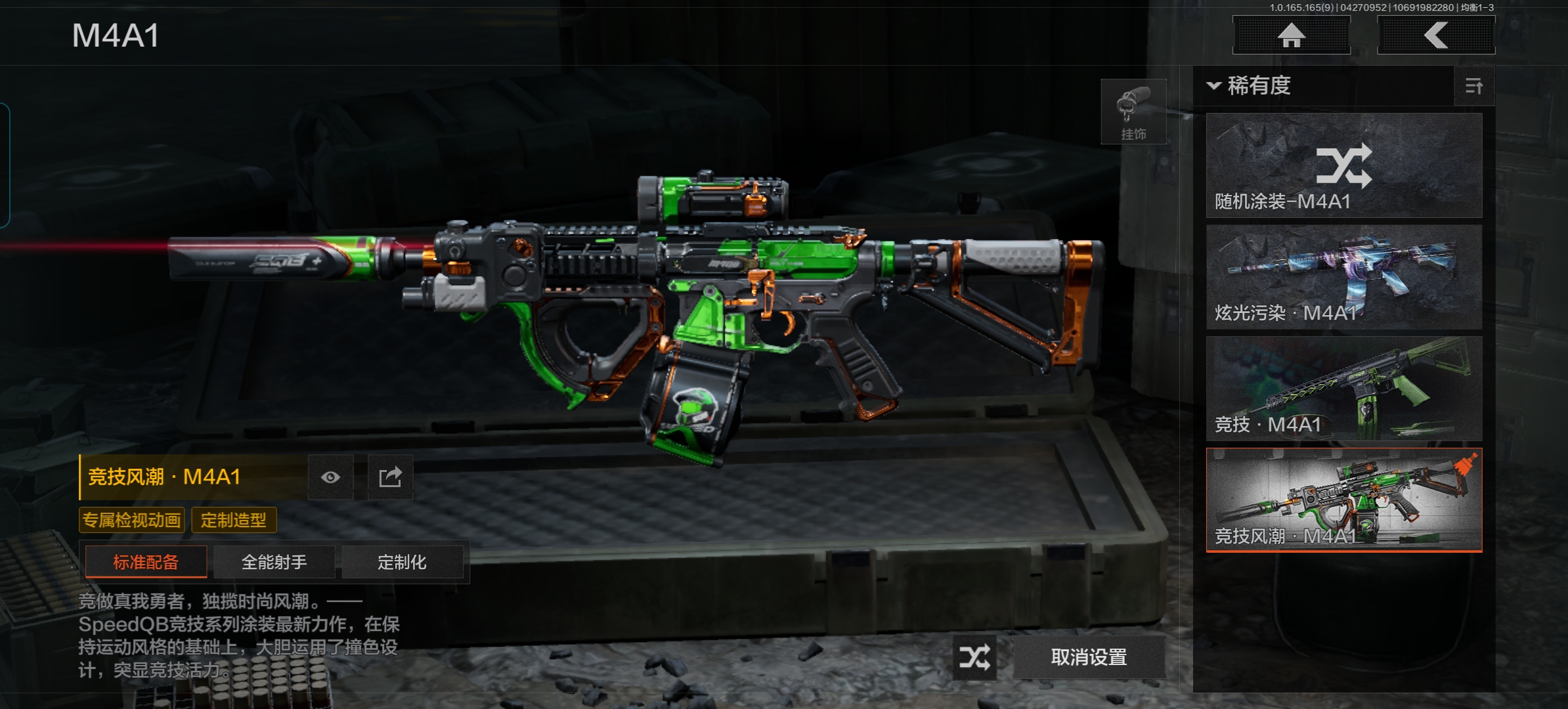This screenshot has height=709, width=1568.
Task: Select the 竞技风潮 M4A1 skin thumbnail
Action: [1344, 500]
